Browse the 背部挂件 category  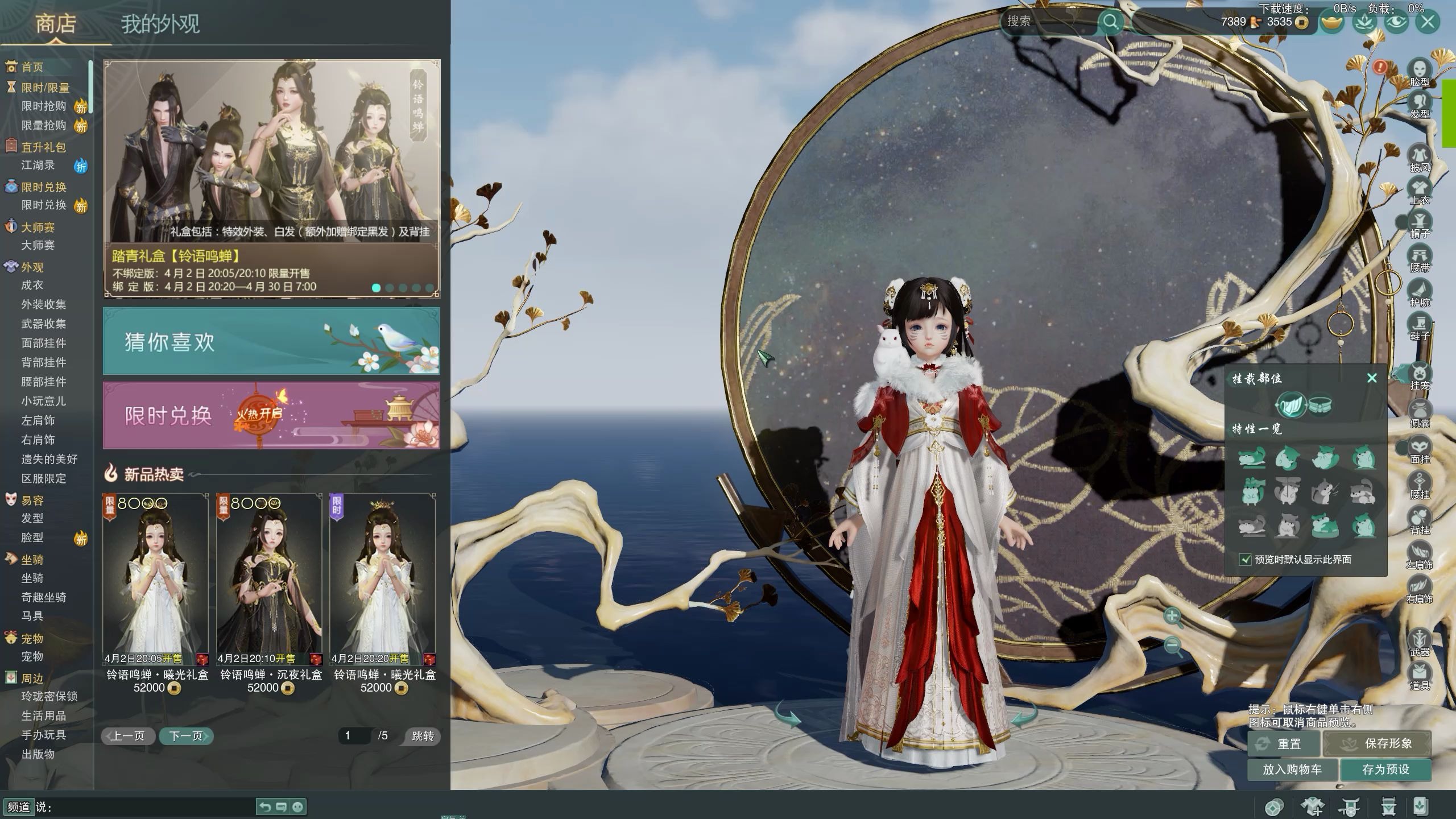click(44, 362)
